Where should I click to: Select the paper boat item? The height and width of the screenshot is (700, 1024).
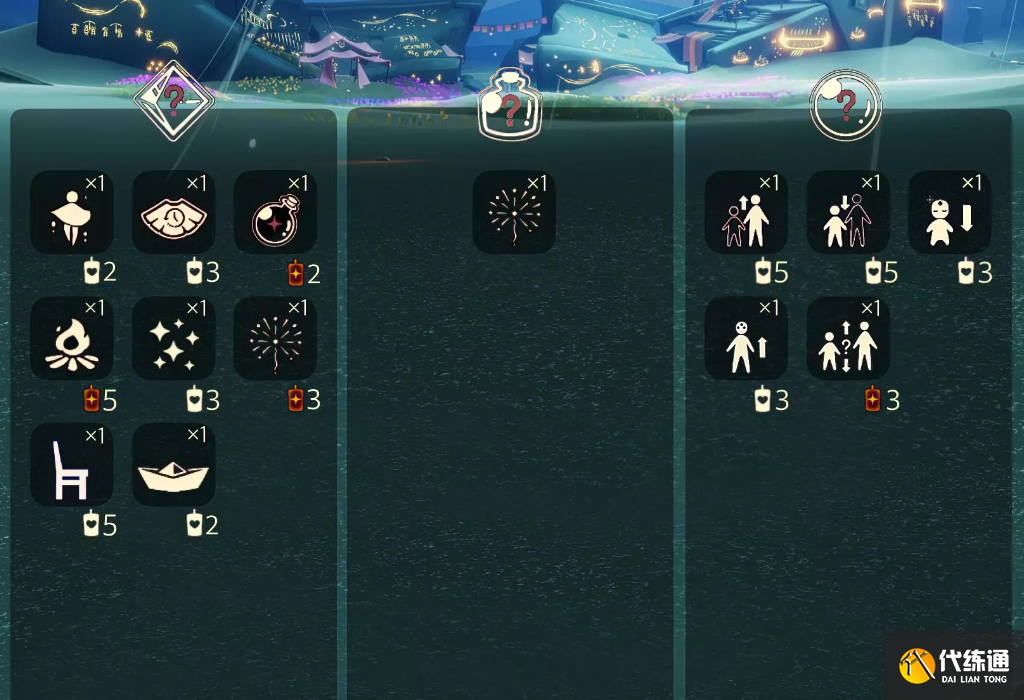(x=174, y=464)
